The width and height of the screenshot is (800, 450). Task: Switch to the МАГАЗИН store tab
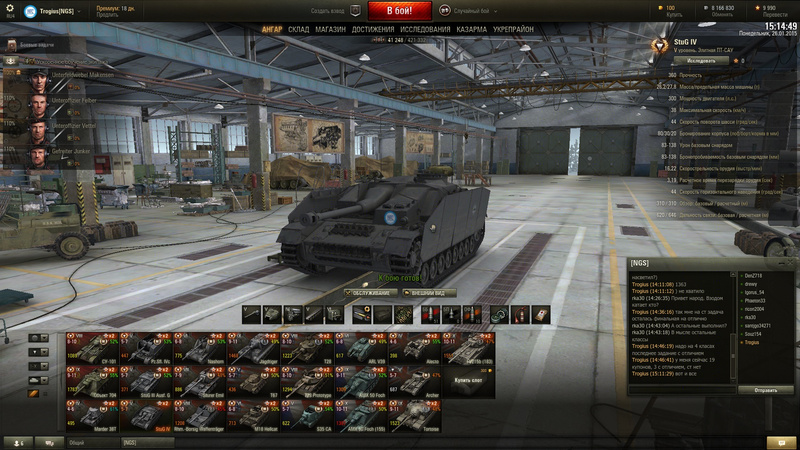point(330,30)
